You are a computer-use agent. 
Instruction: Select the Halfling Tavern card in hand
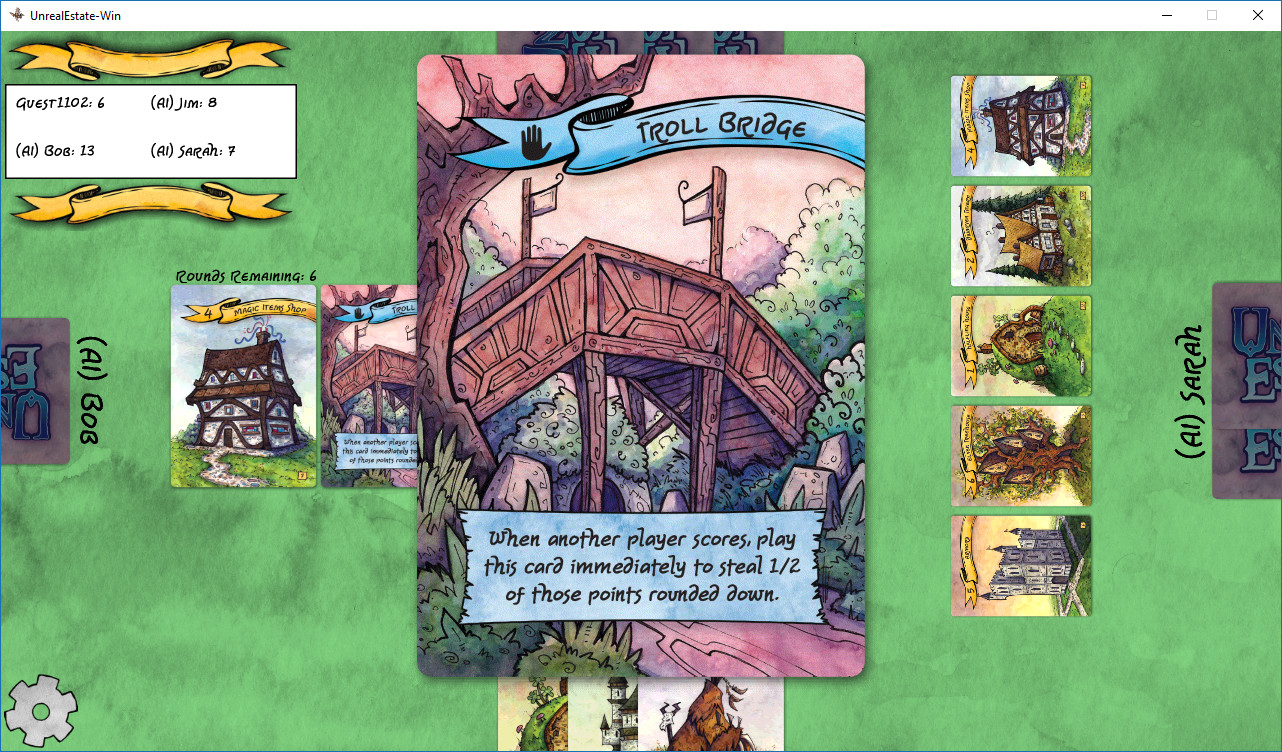[1020, 235]
